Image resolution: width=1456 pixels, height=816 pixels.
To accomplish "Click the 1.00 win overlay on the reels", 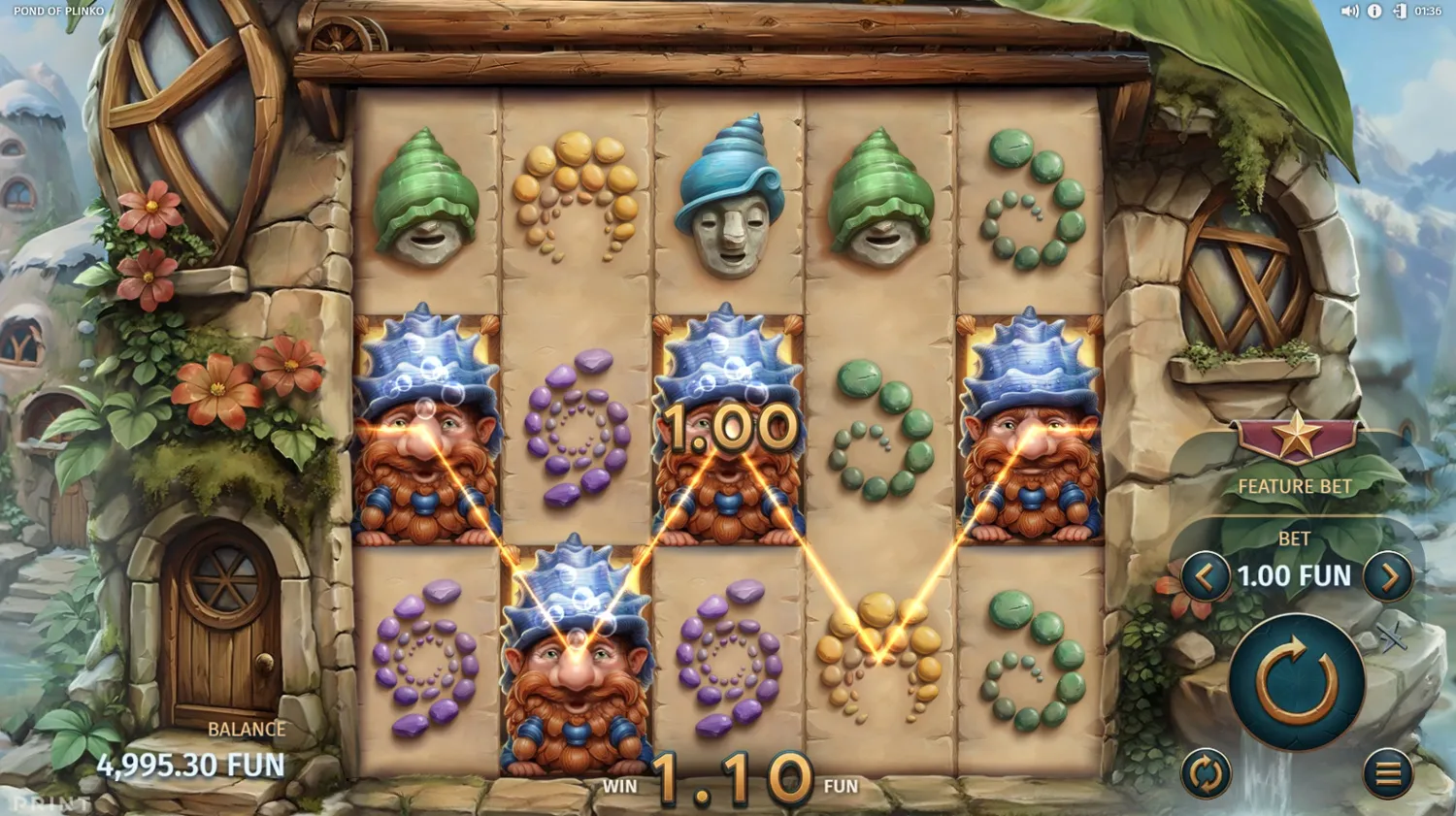I will point(732,430).
